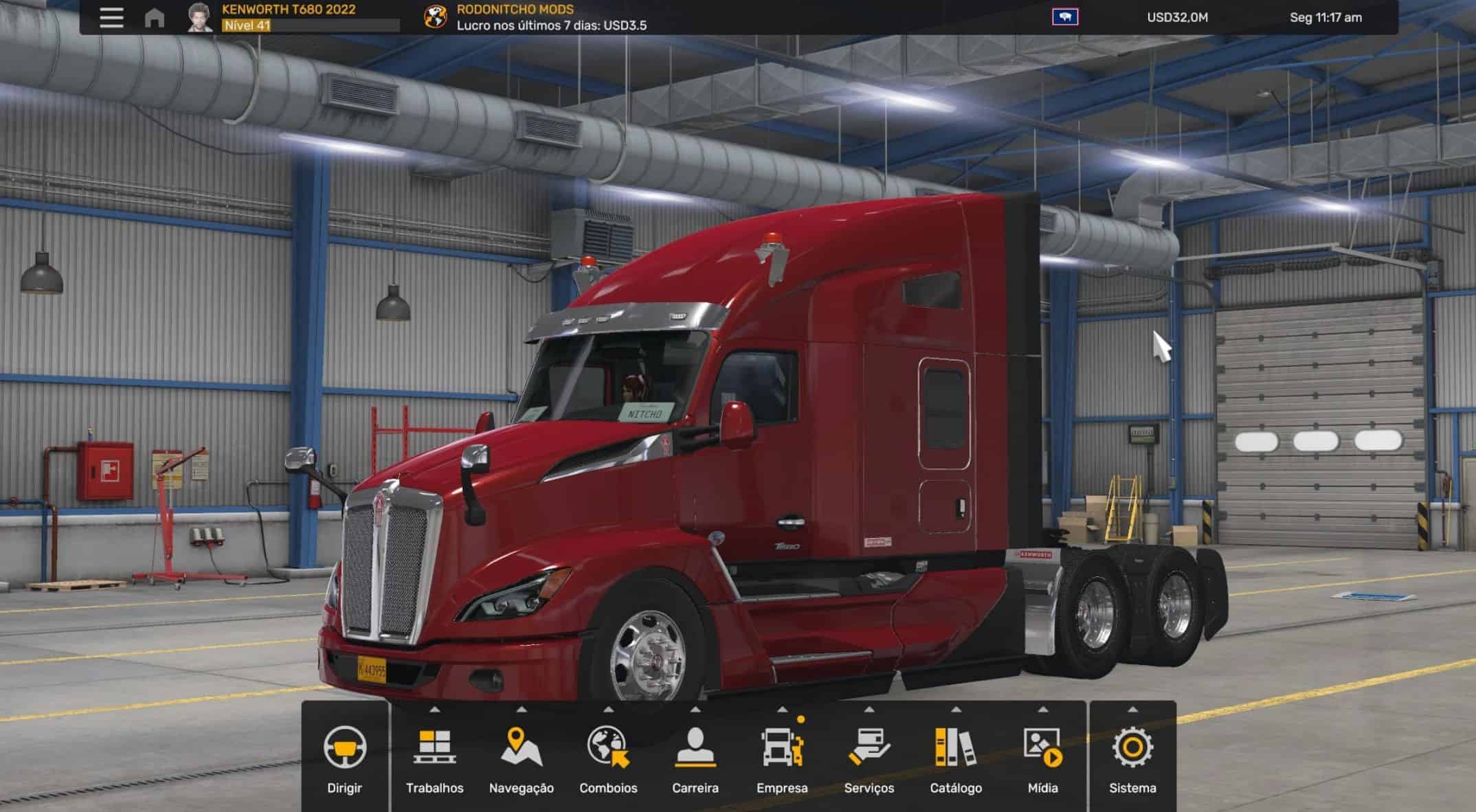
Task: Click the state flag icon
Action: pos(1064,16)
